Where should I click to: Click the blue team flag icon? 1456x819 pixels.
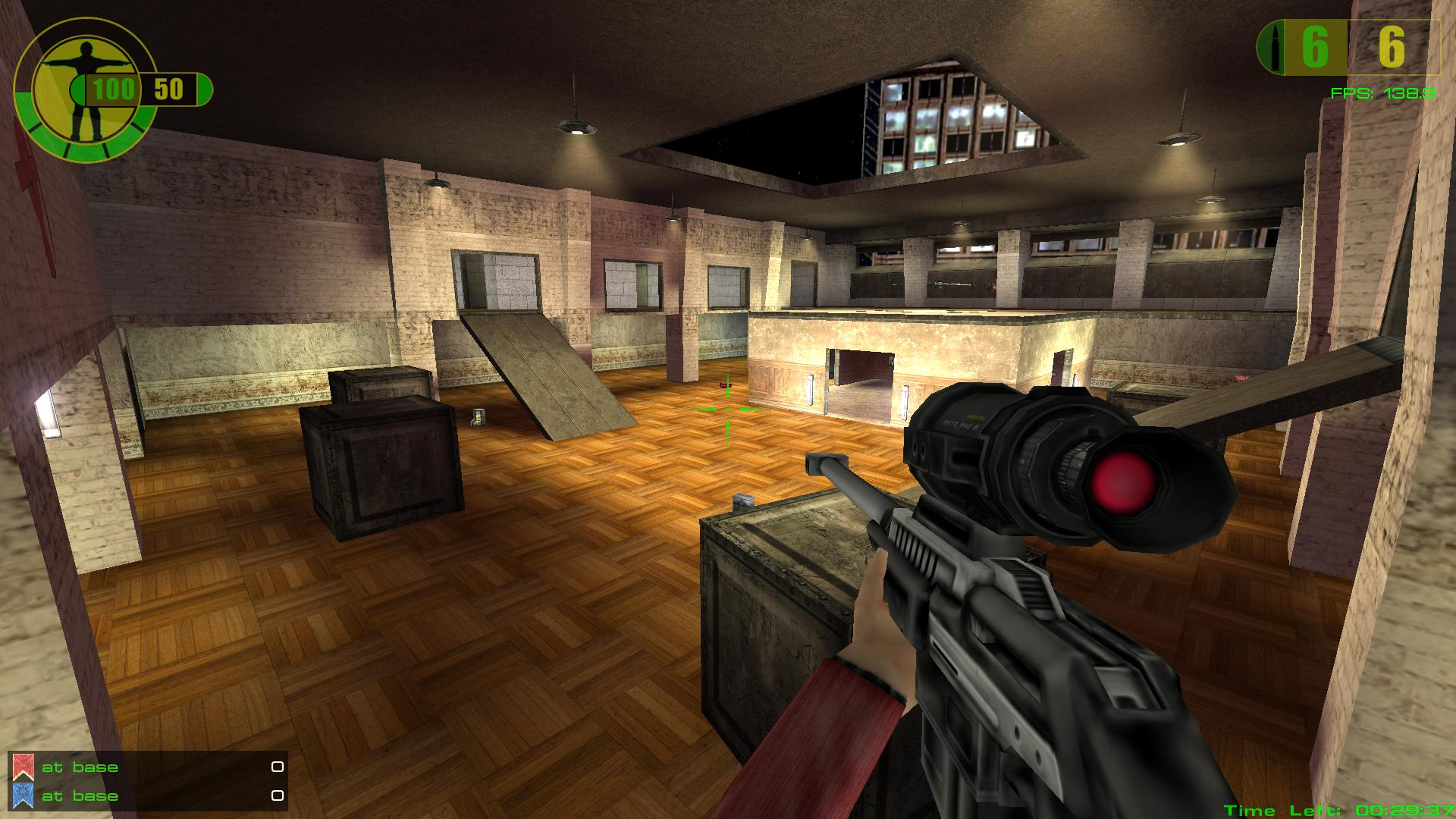(x=23, y=795)
